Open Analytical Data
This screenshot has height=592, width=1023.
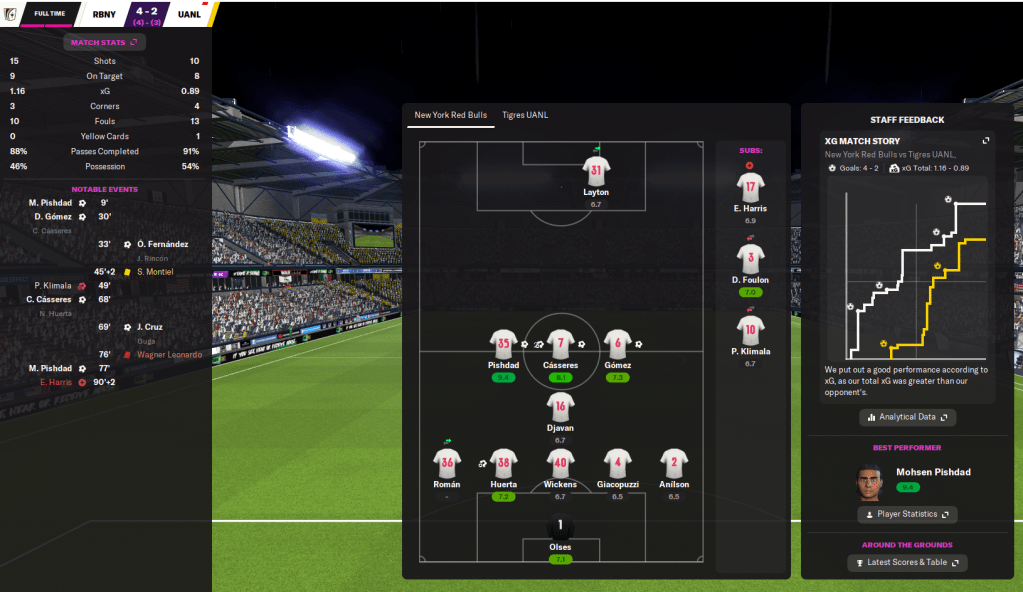click(x=907, y=417)
